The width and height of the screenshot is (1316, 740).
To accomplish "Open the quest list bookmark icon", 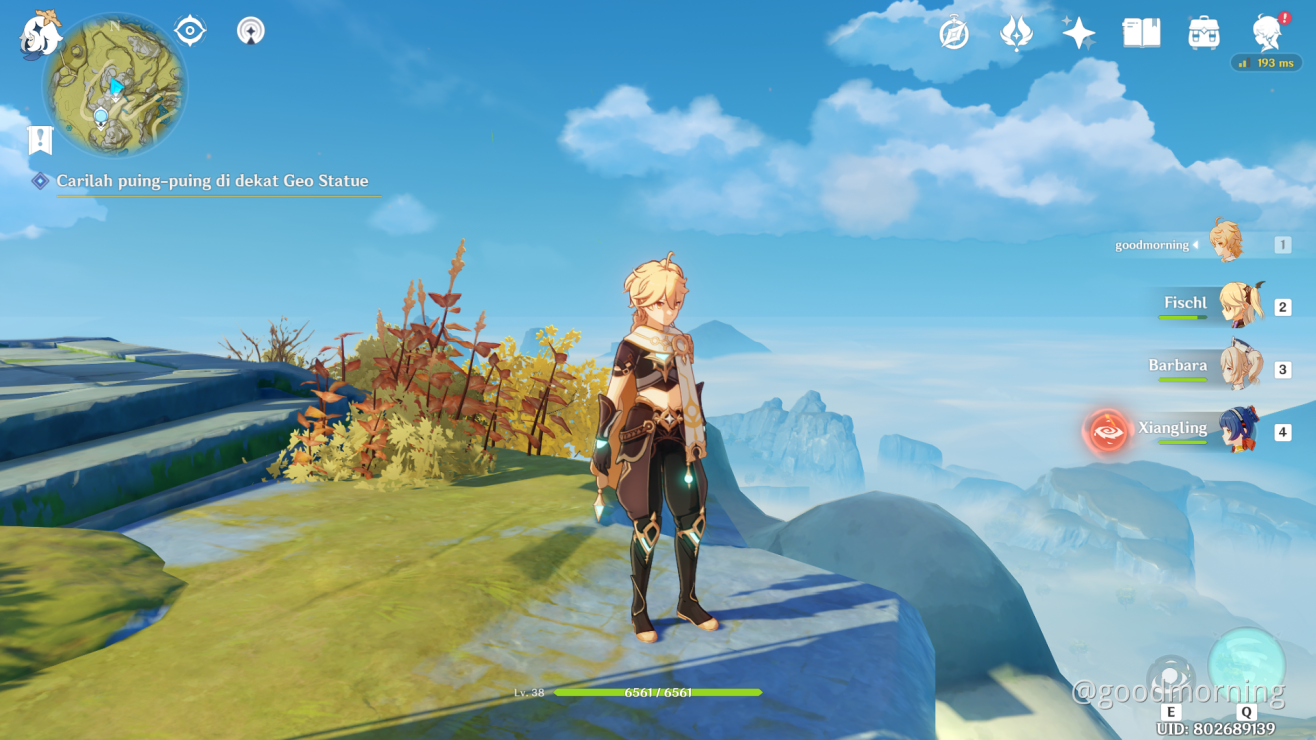I will [40, 140].
